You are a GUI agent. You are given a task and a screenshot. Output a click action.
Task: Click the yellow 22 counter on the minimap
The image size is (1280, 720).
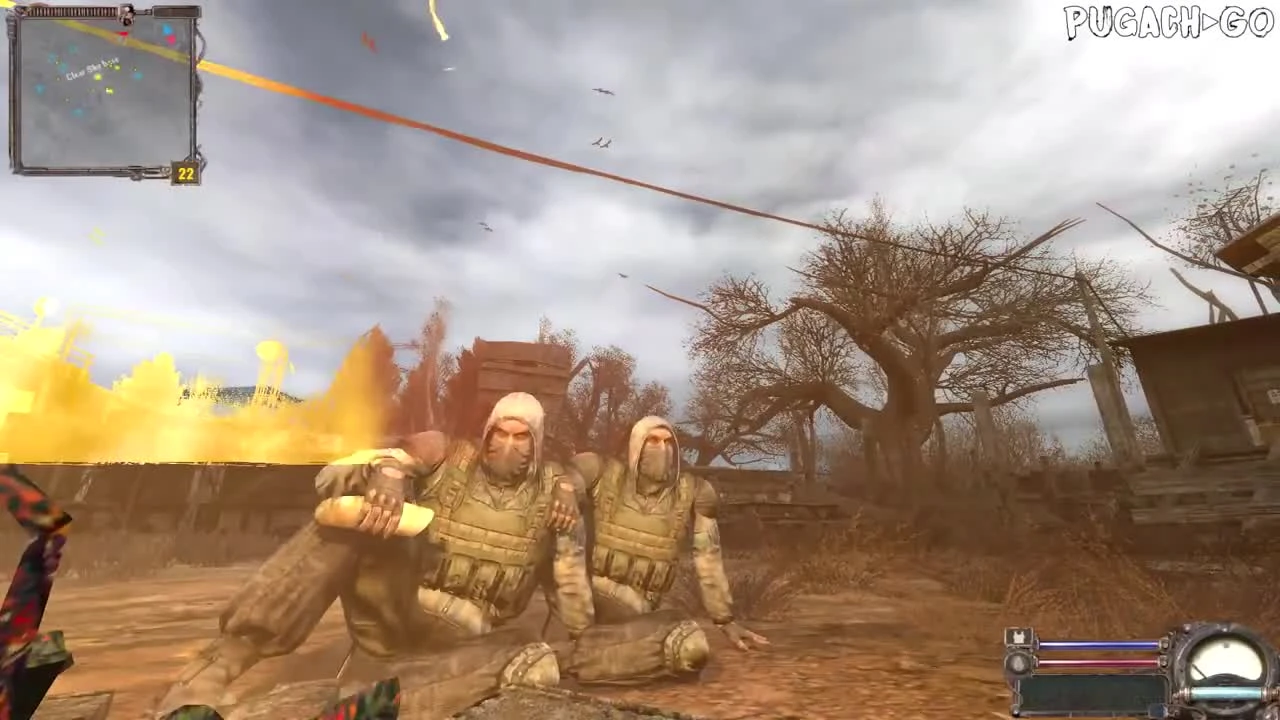pos(186,172)
